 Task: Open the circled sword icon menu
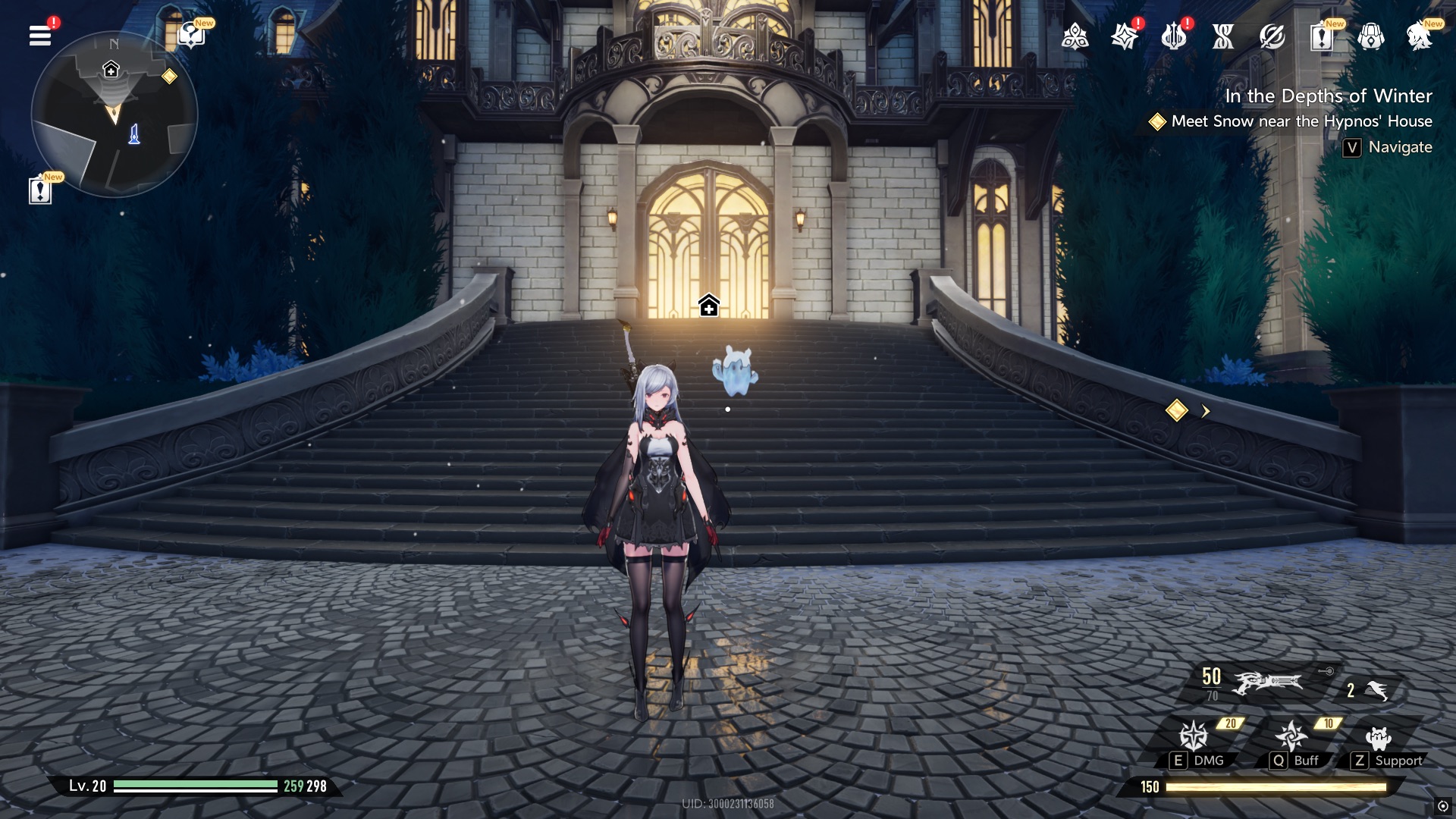(x=1272, y=36)
